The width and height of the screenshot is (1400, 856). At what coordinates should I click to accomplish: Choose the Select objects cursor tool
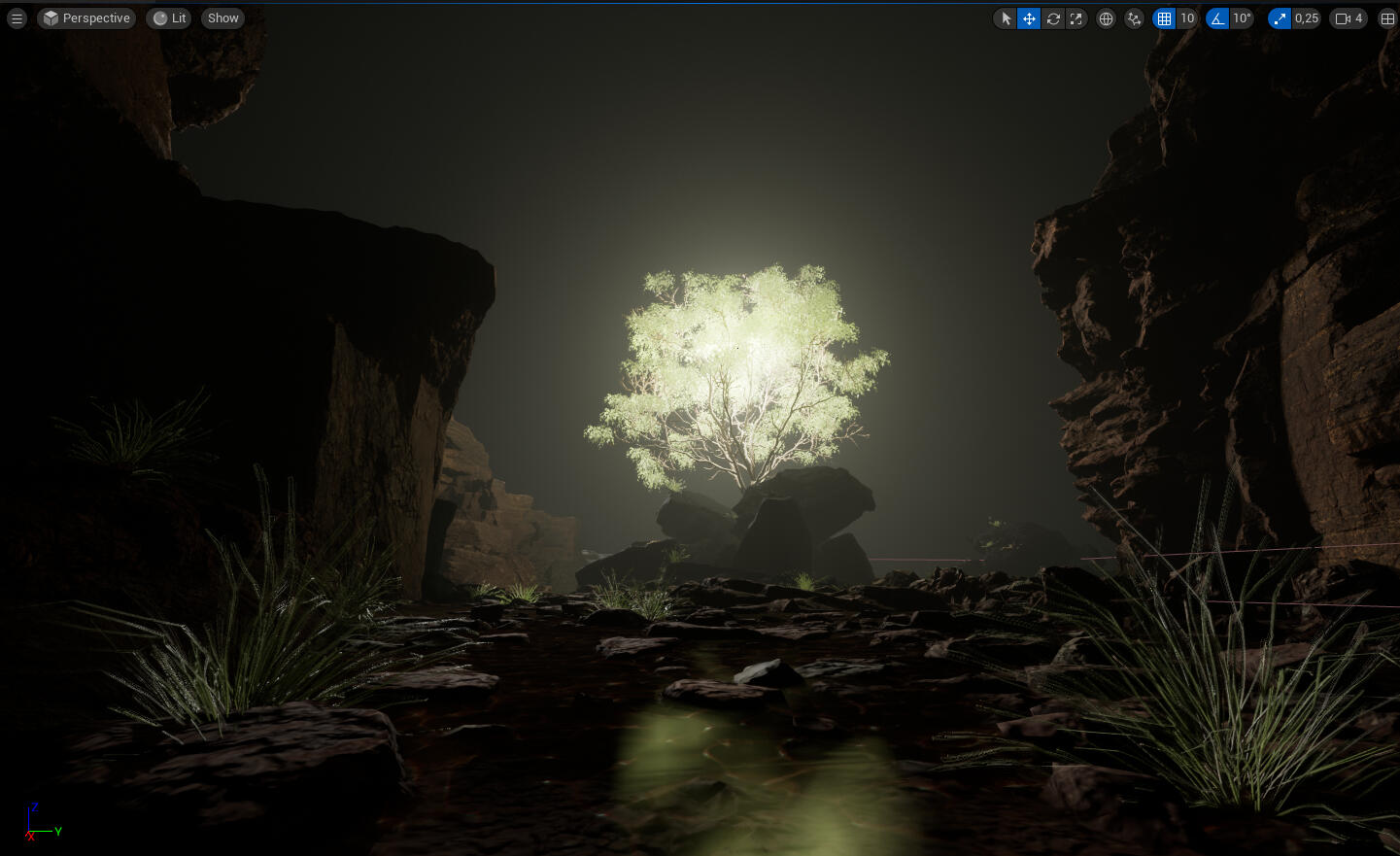[1005, 18]
